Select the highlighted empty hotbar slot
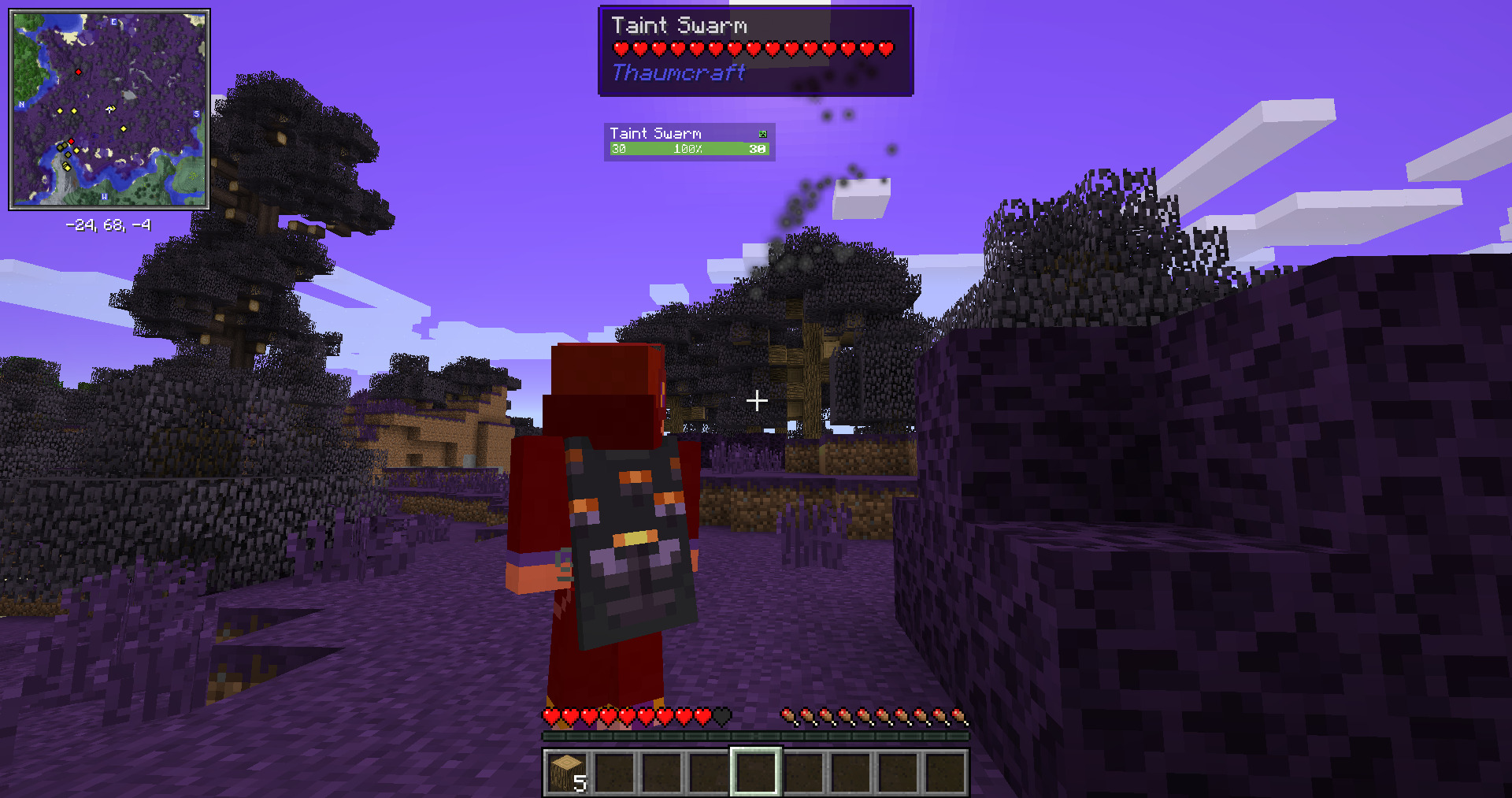 pos(756,772)
